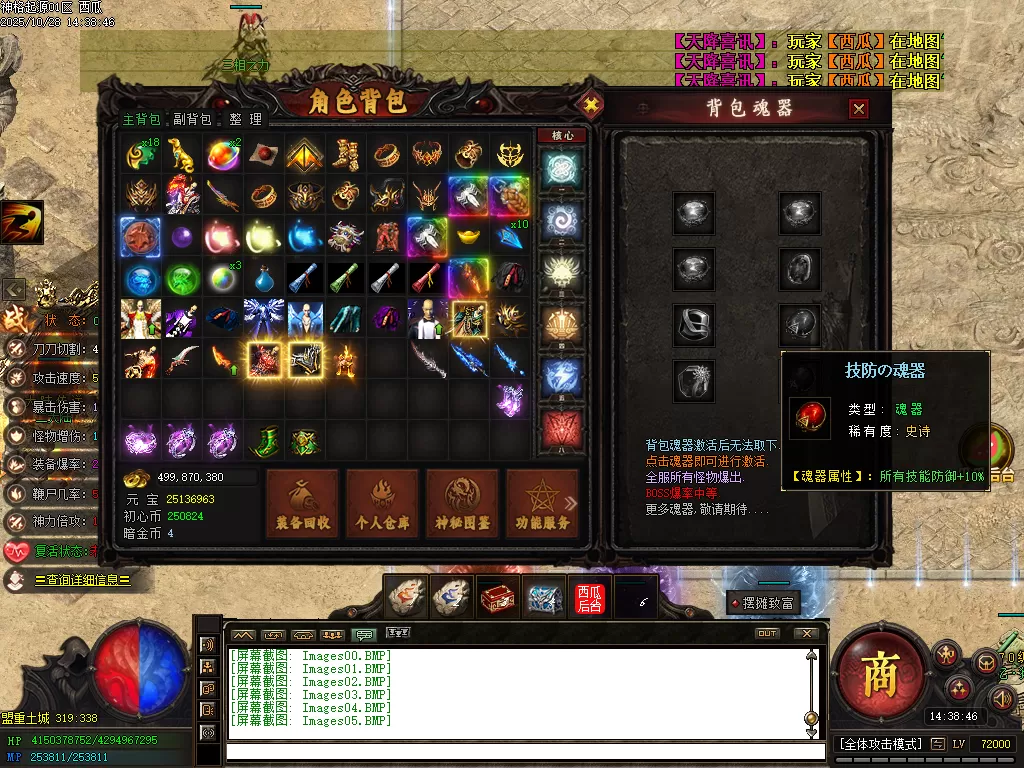Viewport: 1024px width, 768px height.
Task: Open the 功能服务 function services menu
Action: click(542, 503)
